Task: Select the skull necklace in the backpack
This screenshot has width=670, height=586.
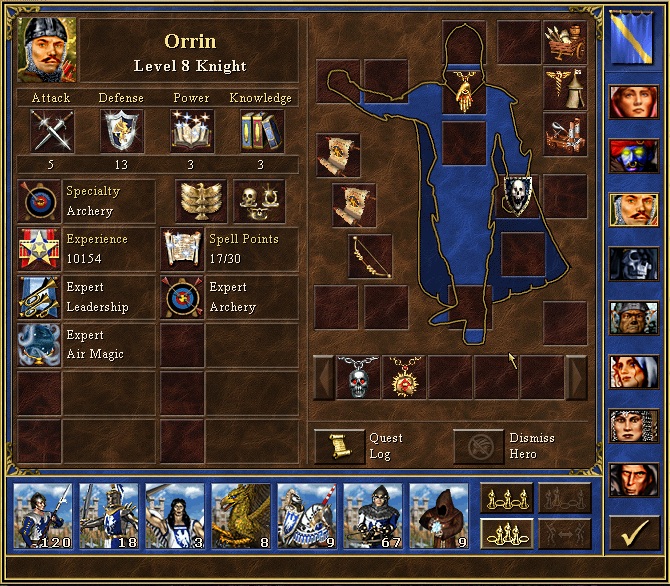Action: 358,377
